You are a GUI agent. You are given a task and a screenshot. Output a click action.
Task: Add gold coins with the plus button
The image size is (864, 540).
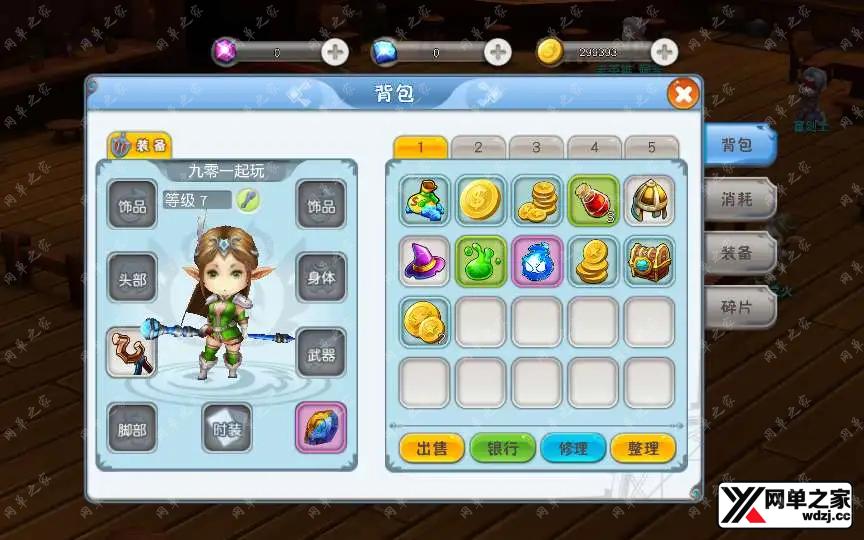click(x=664, y=52)
